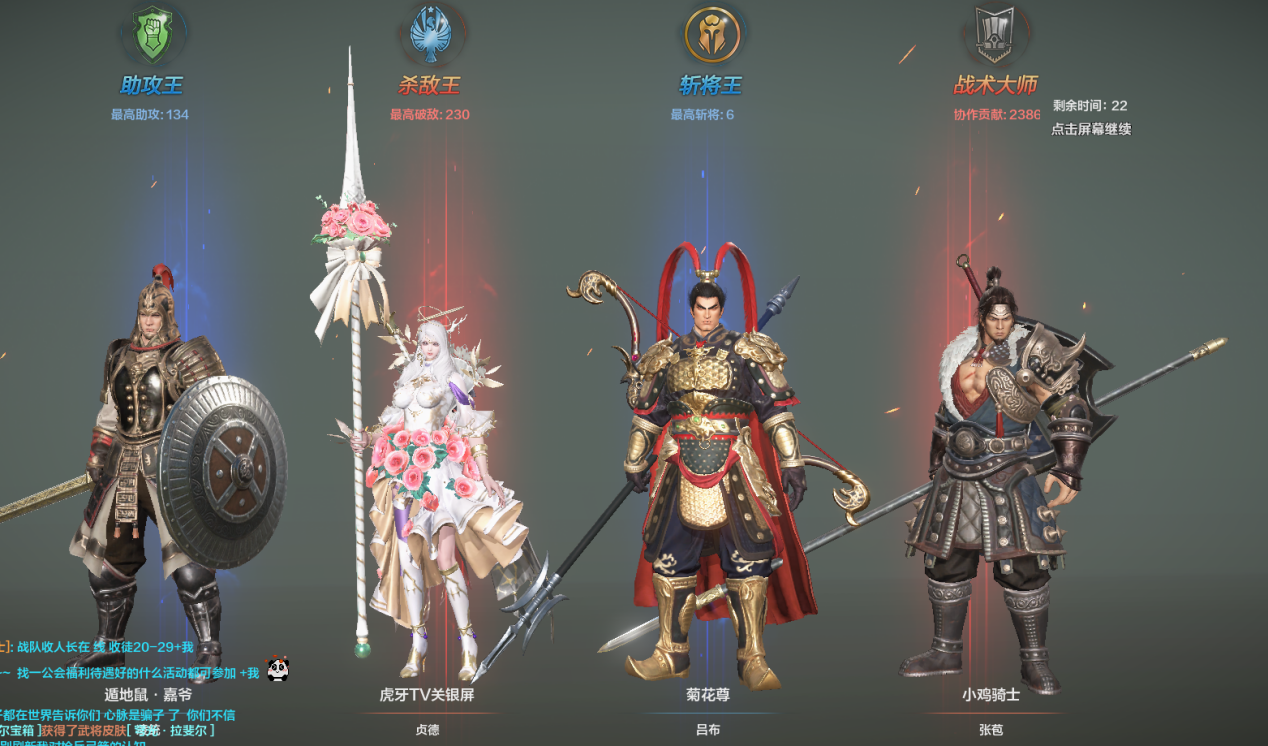Click the 点击屏幕继续 continue prompt
The image size is (1268, 746).
[1091, 129]
